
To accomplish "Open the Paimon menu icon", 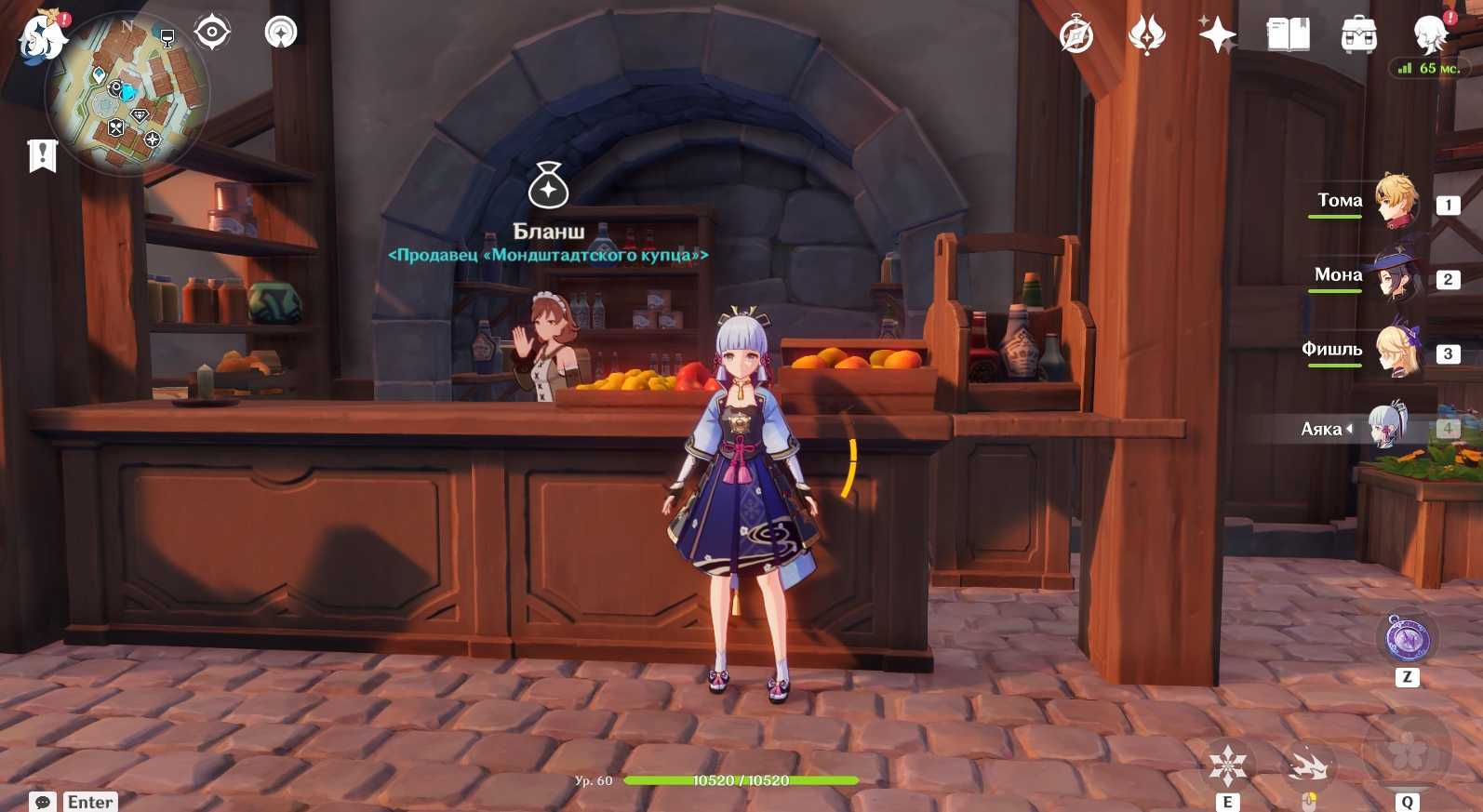I will [41, 37].
